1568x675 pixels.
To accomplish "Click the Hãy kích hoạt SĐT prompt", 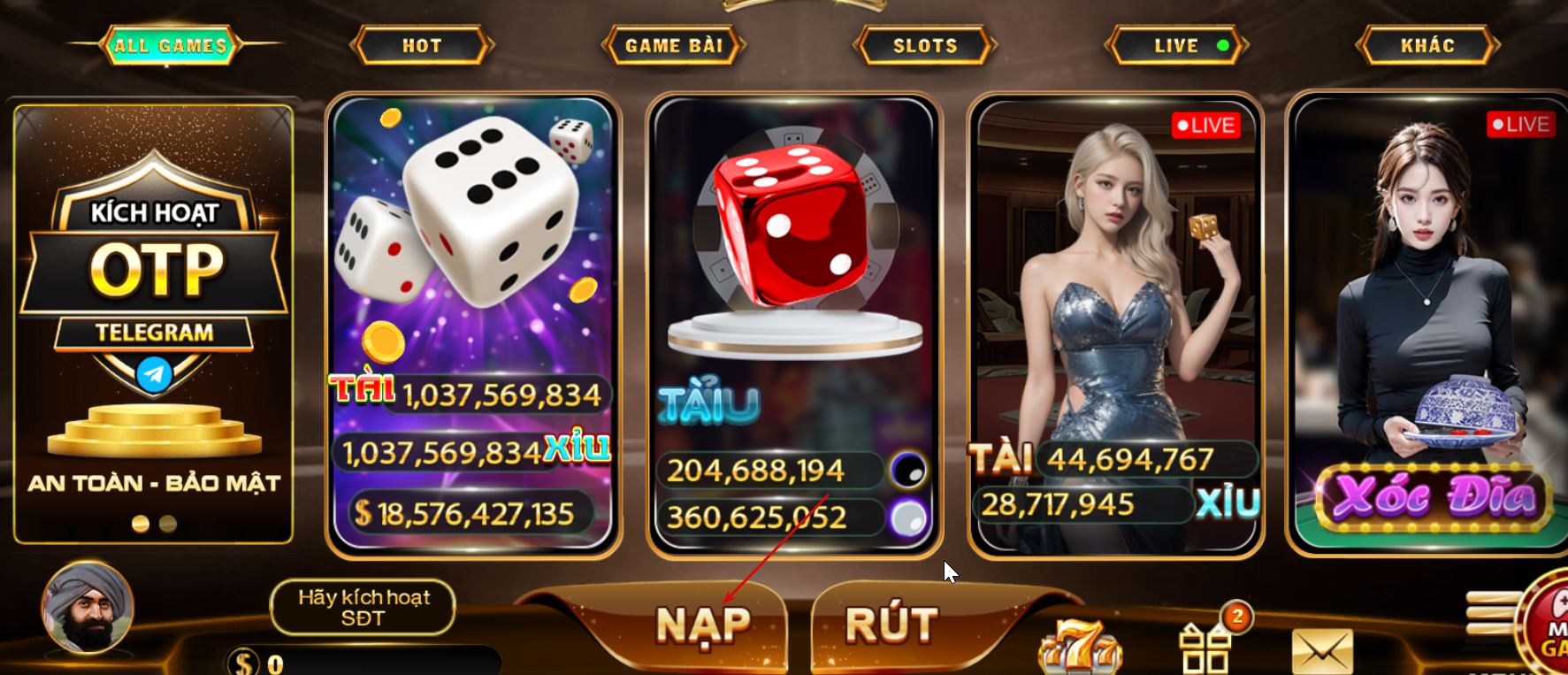I will click(363, 608).
